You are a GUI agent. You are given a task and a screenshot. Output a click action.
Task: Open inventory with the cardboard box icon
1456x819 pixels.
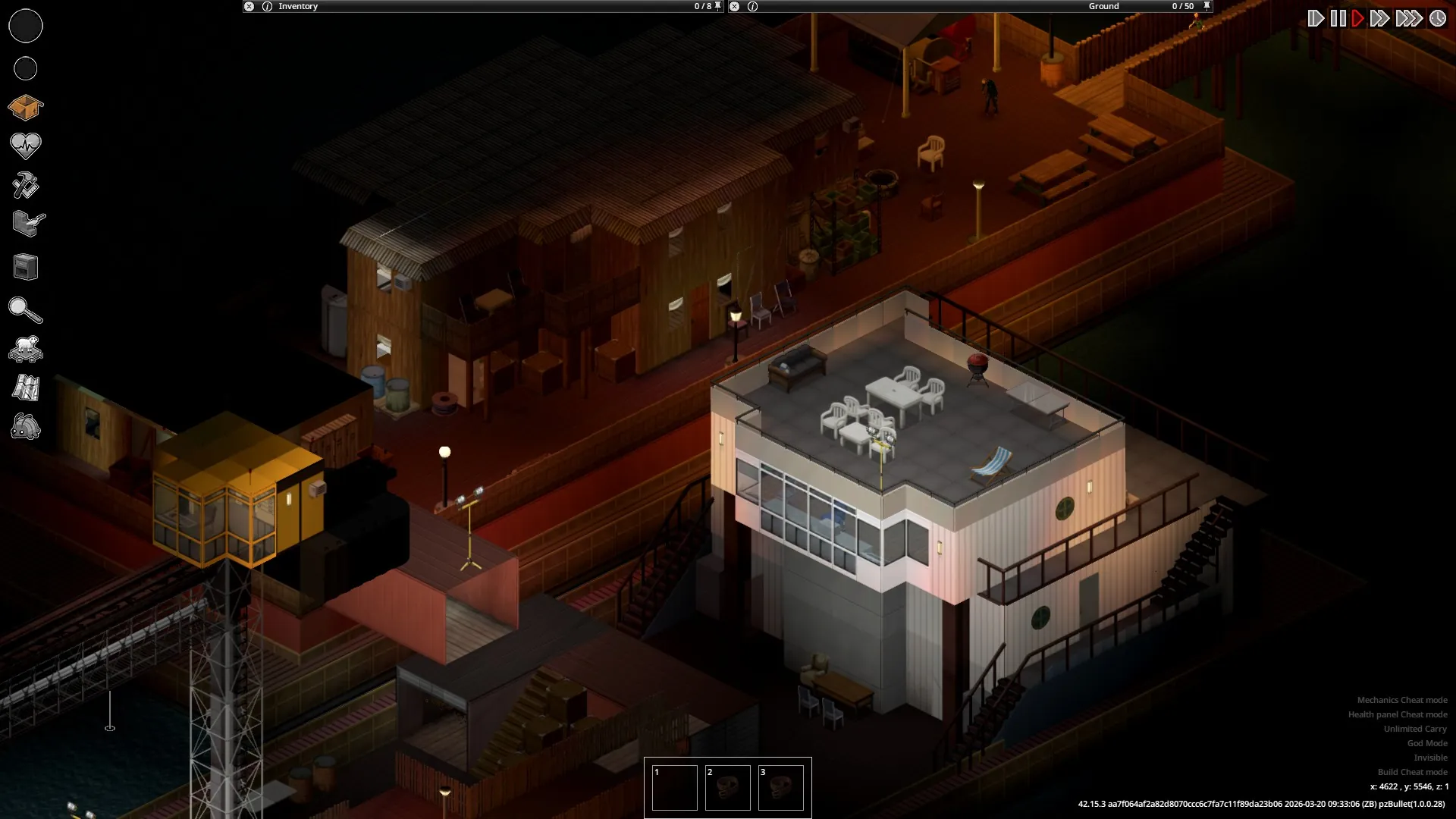[x=26, y=108]
